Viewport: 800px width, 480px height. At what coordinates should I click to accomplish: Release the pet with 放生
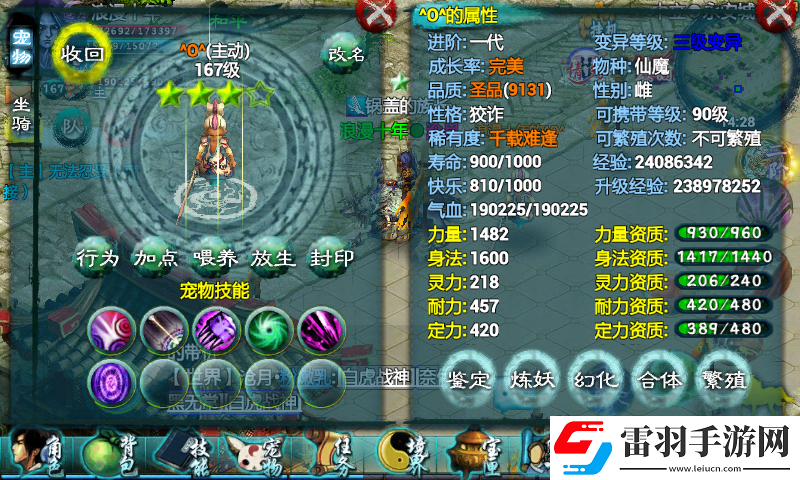click(273, 257)
